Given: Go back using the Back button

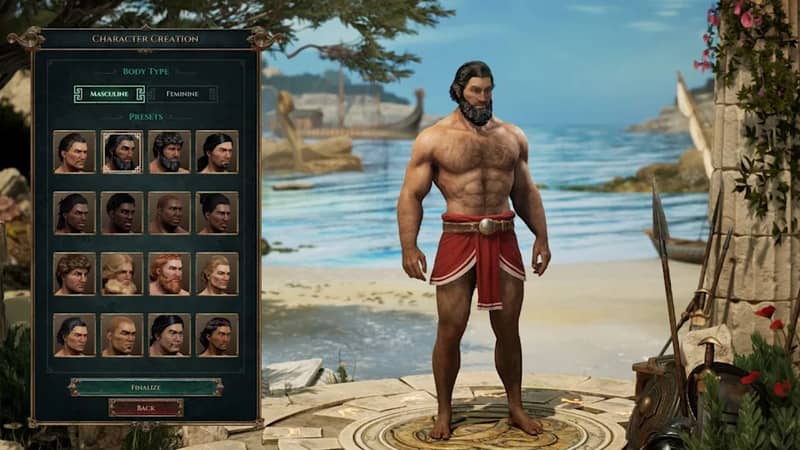Looking at the screenshot, I should point(146,408).
